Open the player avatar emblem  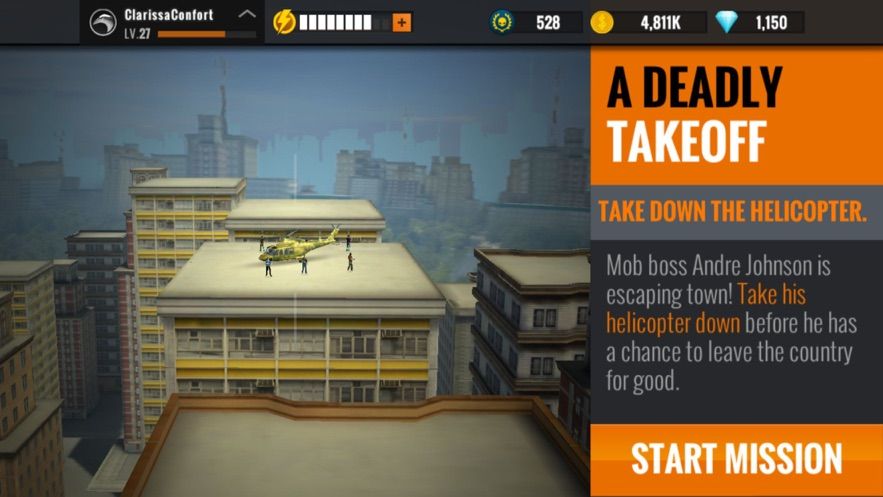[x=103, y=22]
